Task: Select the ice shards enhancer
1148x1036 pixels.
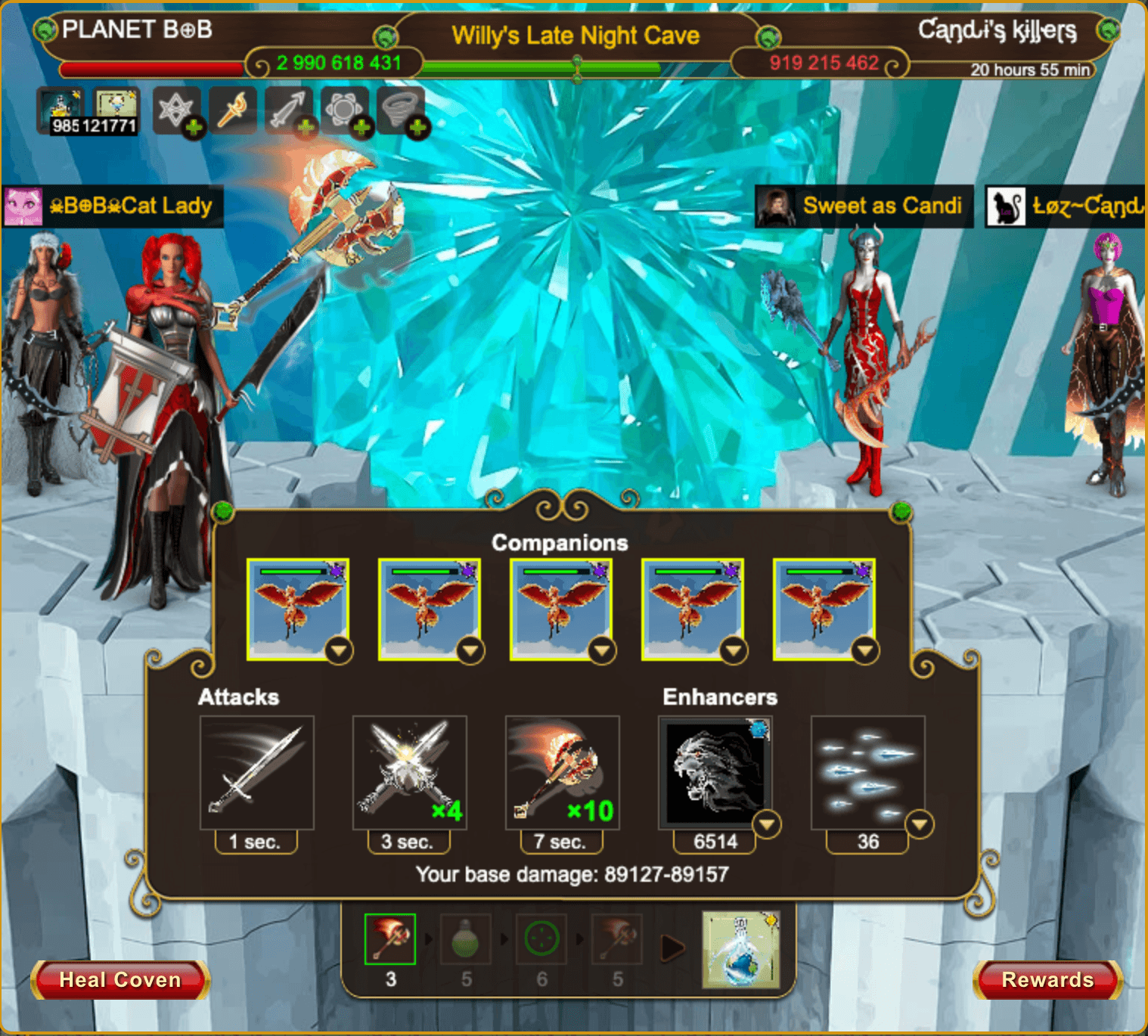Action: pos(867,773)
